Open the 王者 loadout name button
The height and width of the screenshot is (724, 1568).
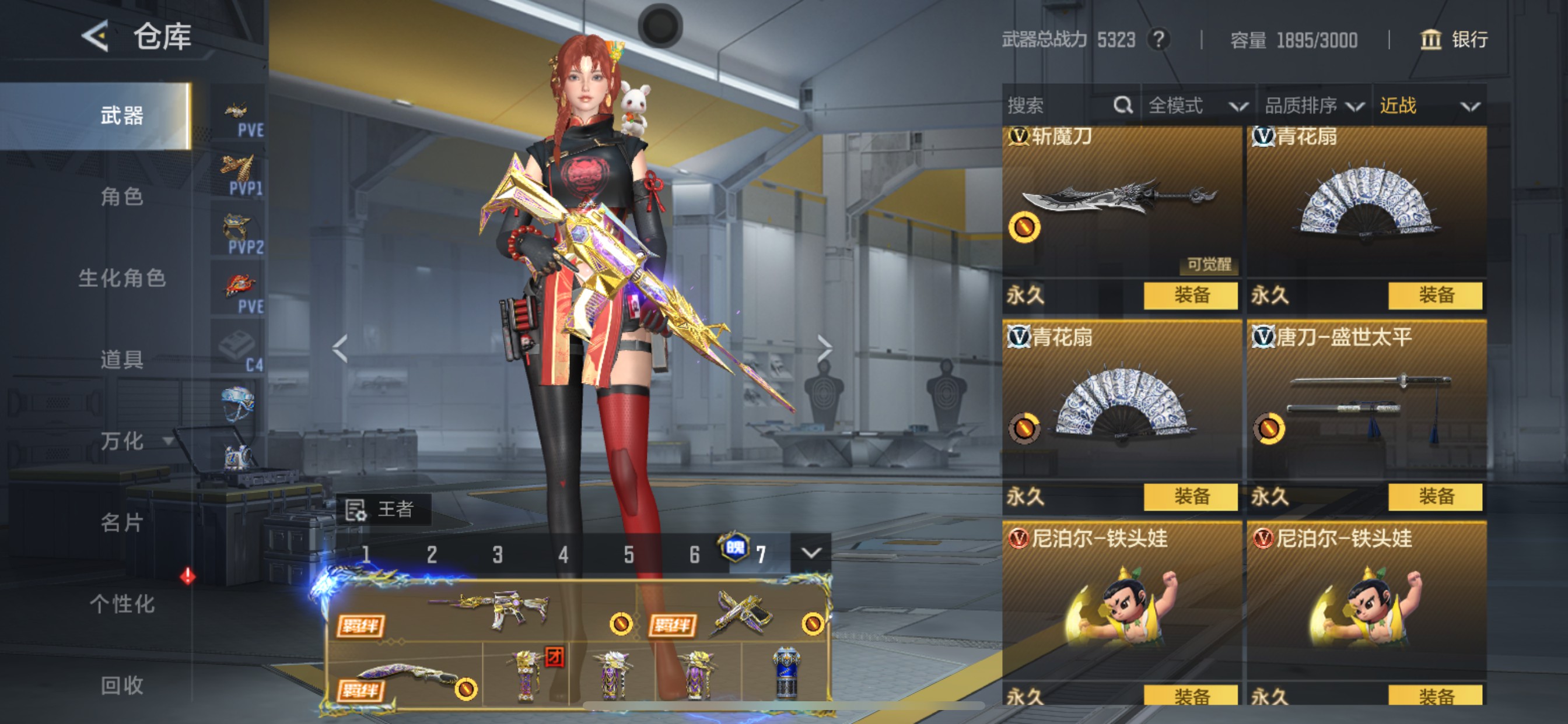383,509
